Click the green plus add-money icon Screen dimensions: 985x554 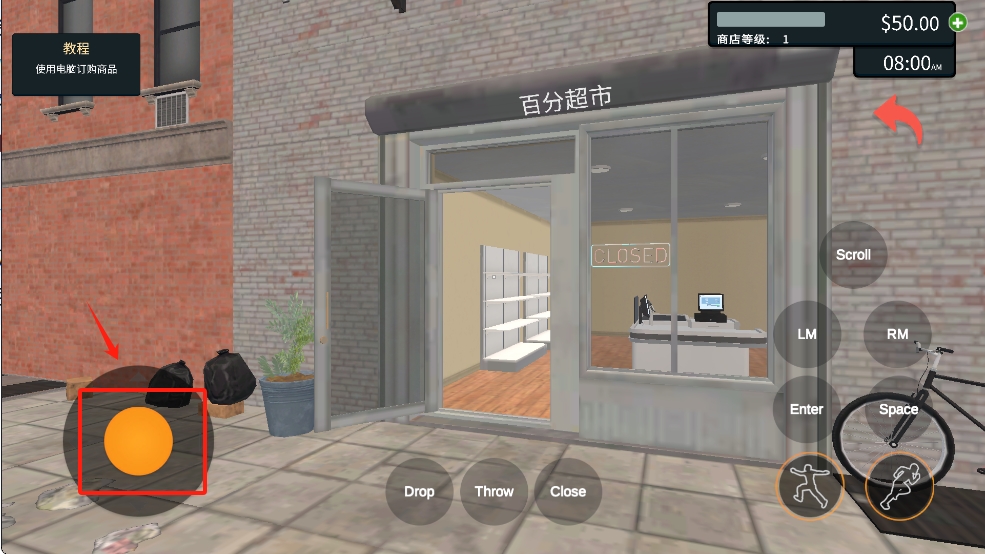pos(958,22)
